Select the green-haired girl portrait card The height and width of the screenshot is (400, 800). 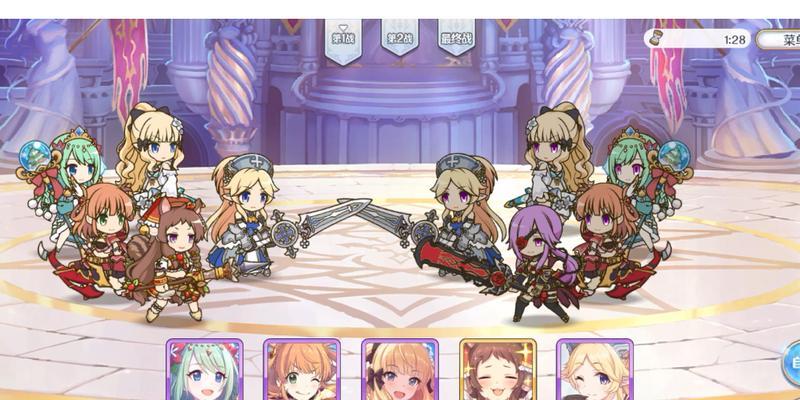(204, 371)
